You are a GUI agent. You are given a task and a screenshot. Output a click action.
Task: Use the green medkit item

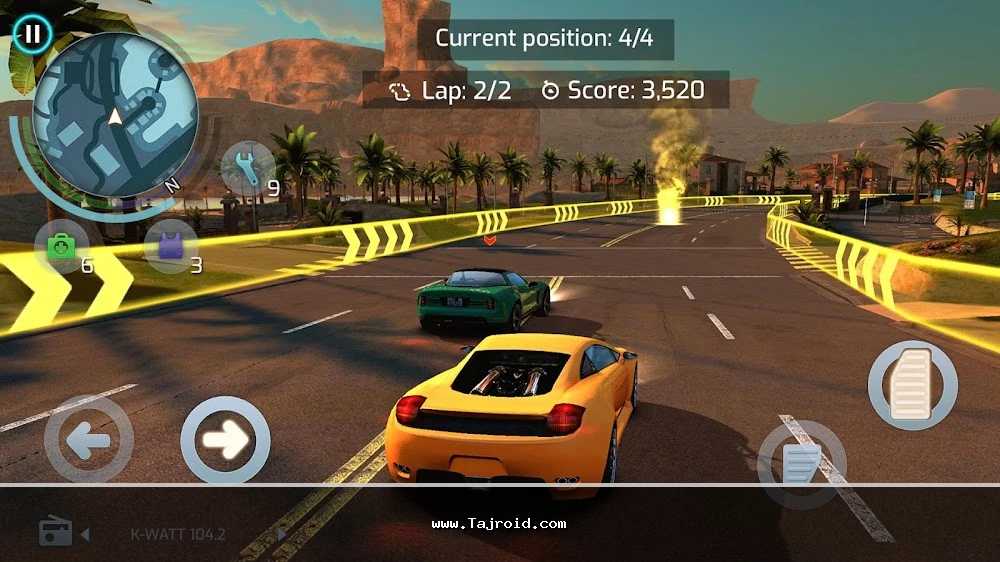[x=63, y=246]
